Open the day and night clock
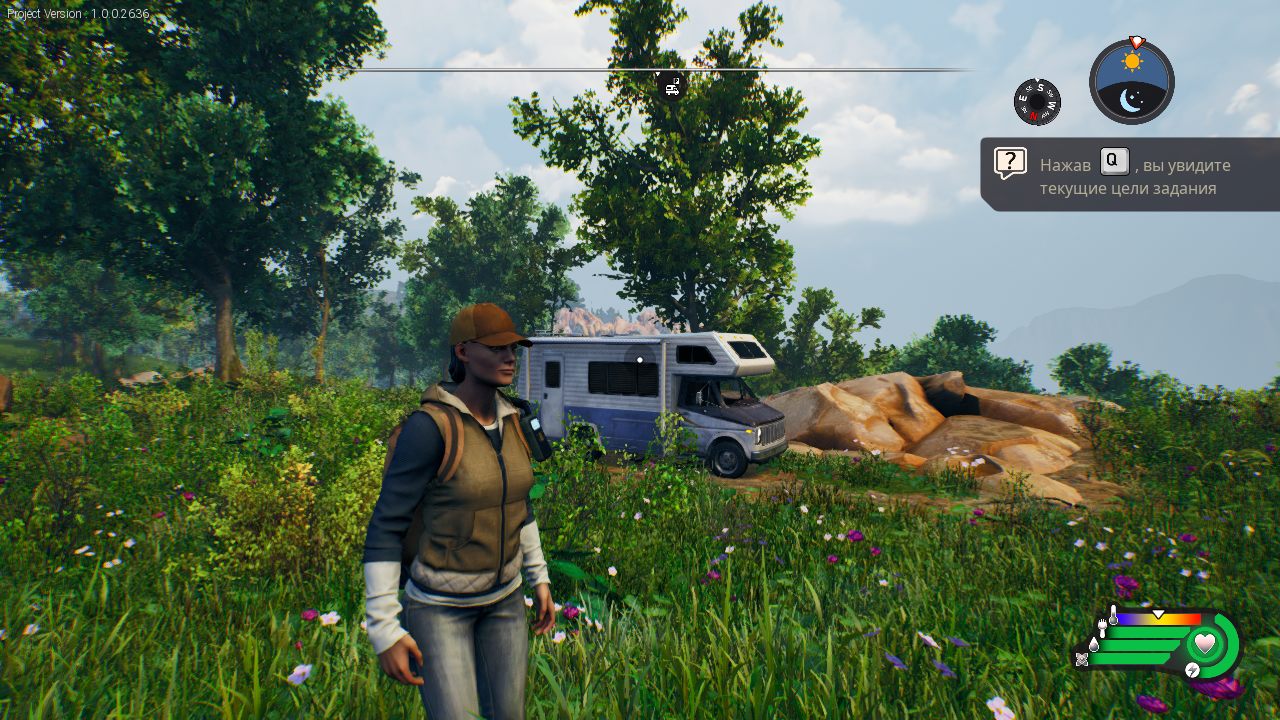Image resolution: width=1280 pixels, height=720 pixels. click(x=1132, y=82)
